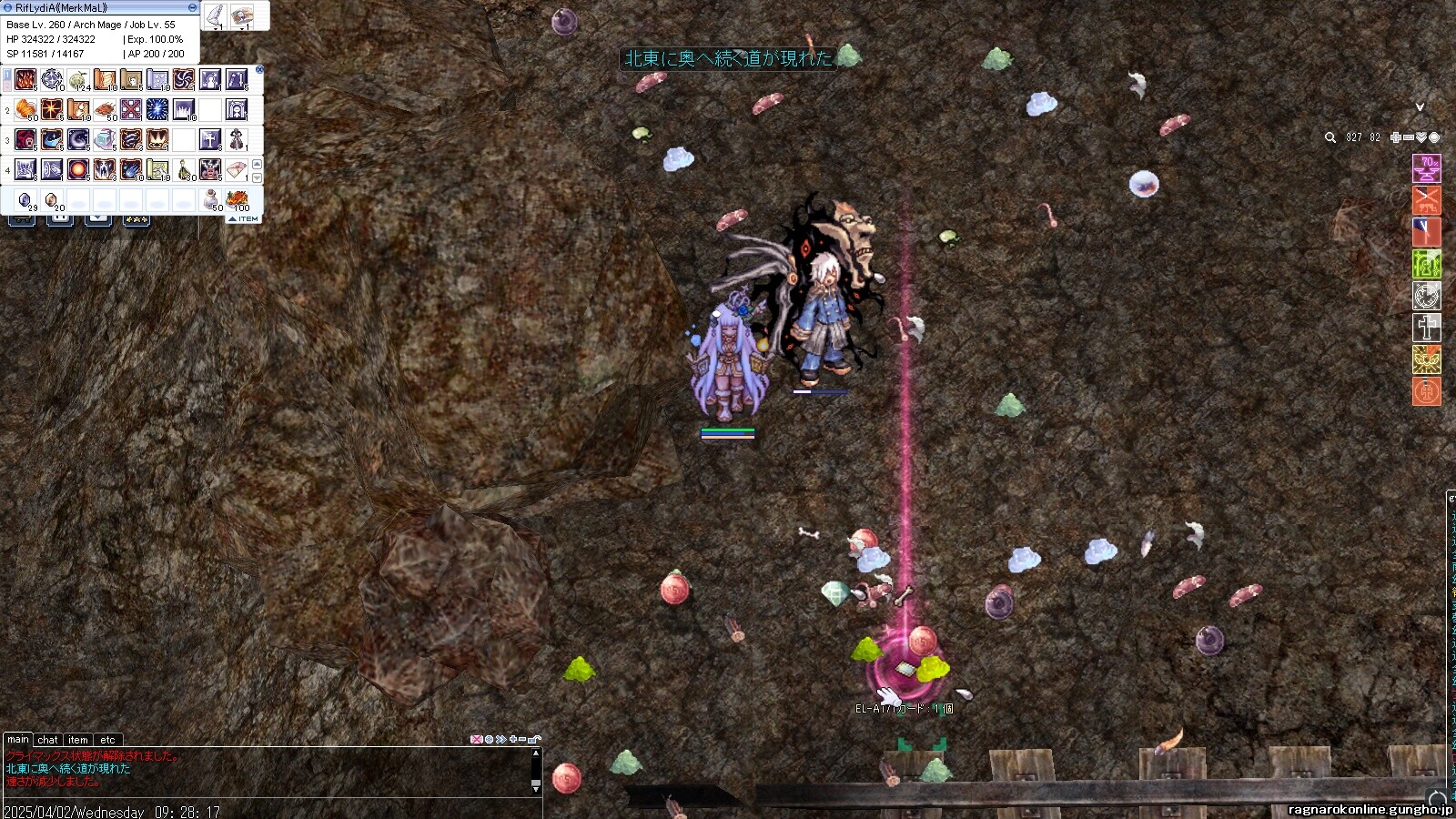Switch to the chat tab
This screenshot has width=1456, height=819.
pos(47,740)
